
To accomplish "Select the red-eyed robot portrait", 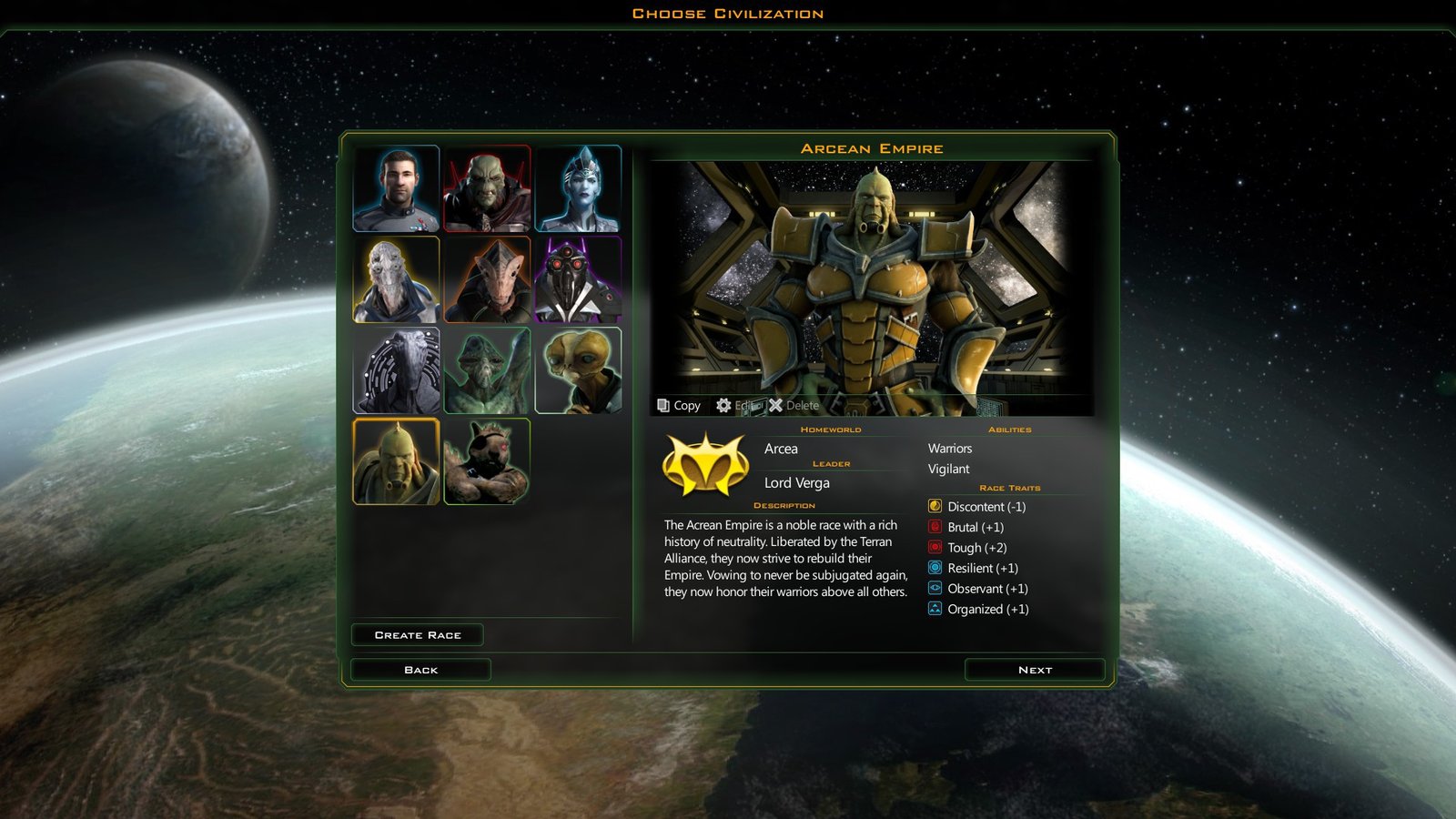I will pyautogui.click(x=578, y=280).
